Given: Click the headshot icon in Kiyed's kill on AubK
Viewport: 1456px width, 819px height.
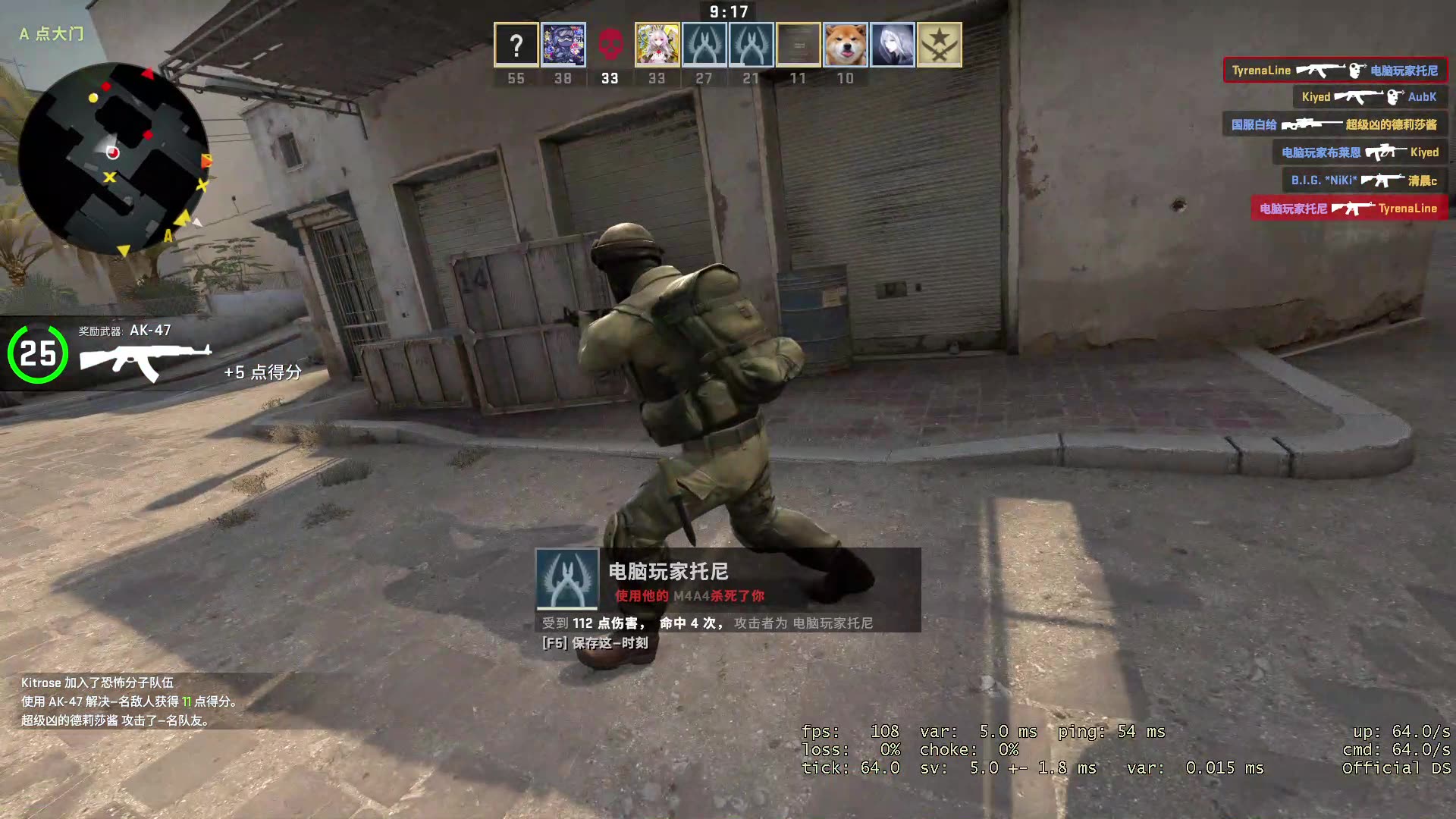Looking at the screenshot, I should [x=1394, y=96].
